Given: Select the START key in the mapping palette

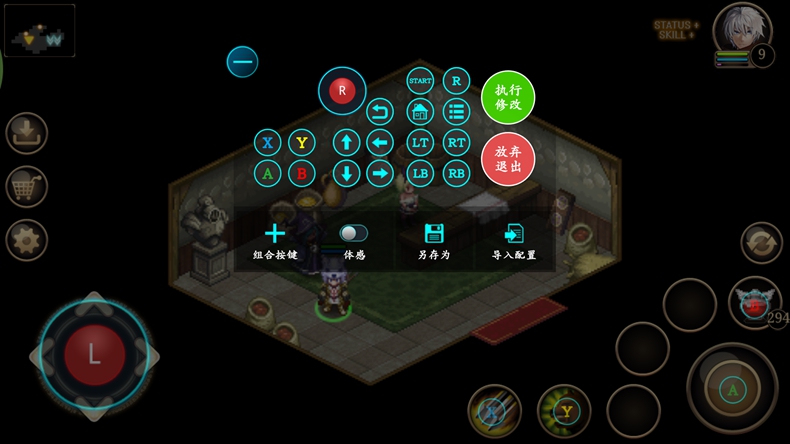Looking at the screenshot, I should (x=420, y=80).
